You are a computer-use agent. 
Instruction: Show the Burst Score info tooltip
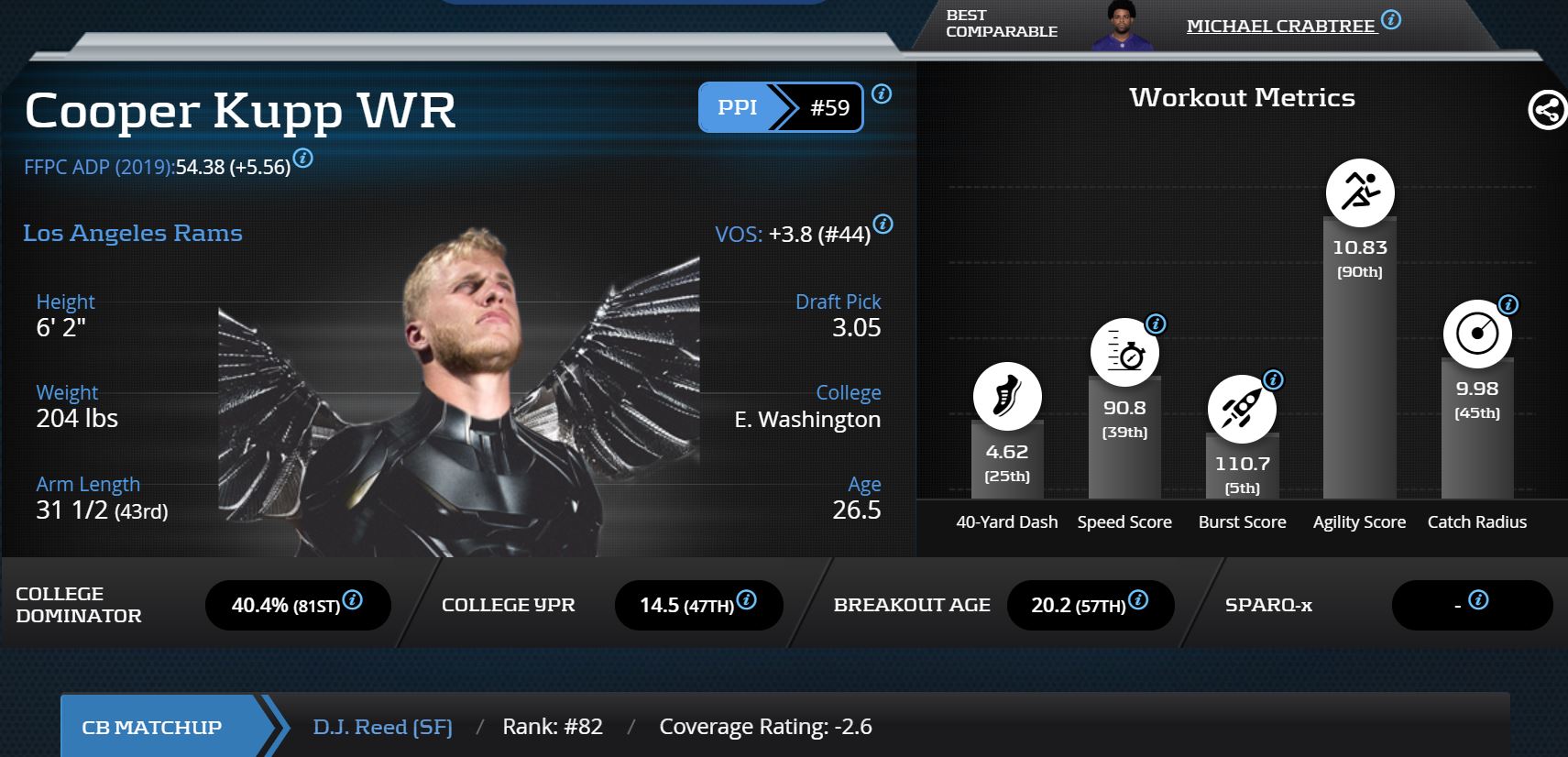[x=1273, y=379]
